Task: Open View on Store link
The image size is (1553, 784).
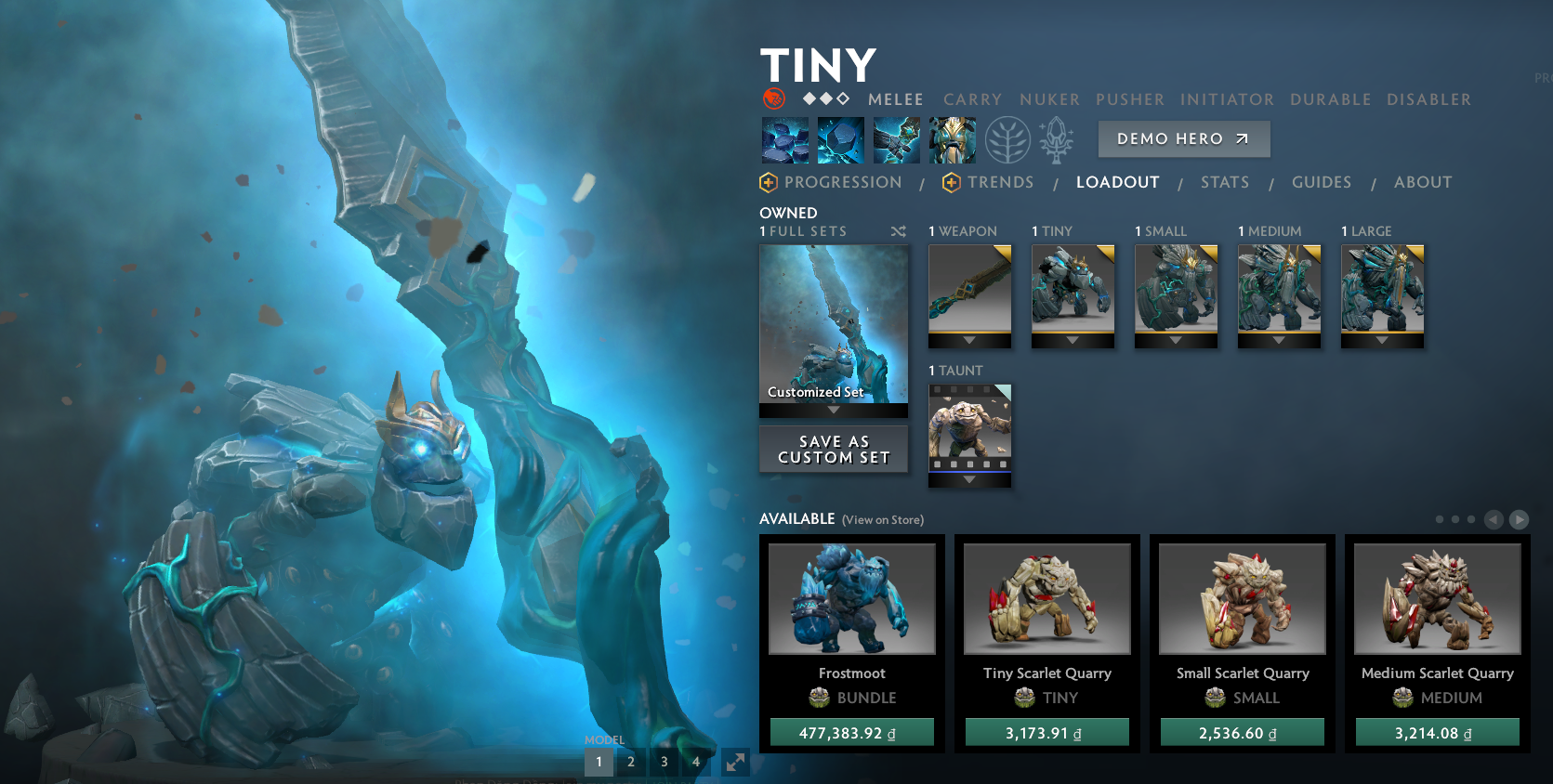Action: (x=881, y=520)
